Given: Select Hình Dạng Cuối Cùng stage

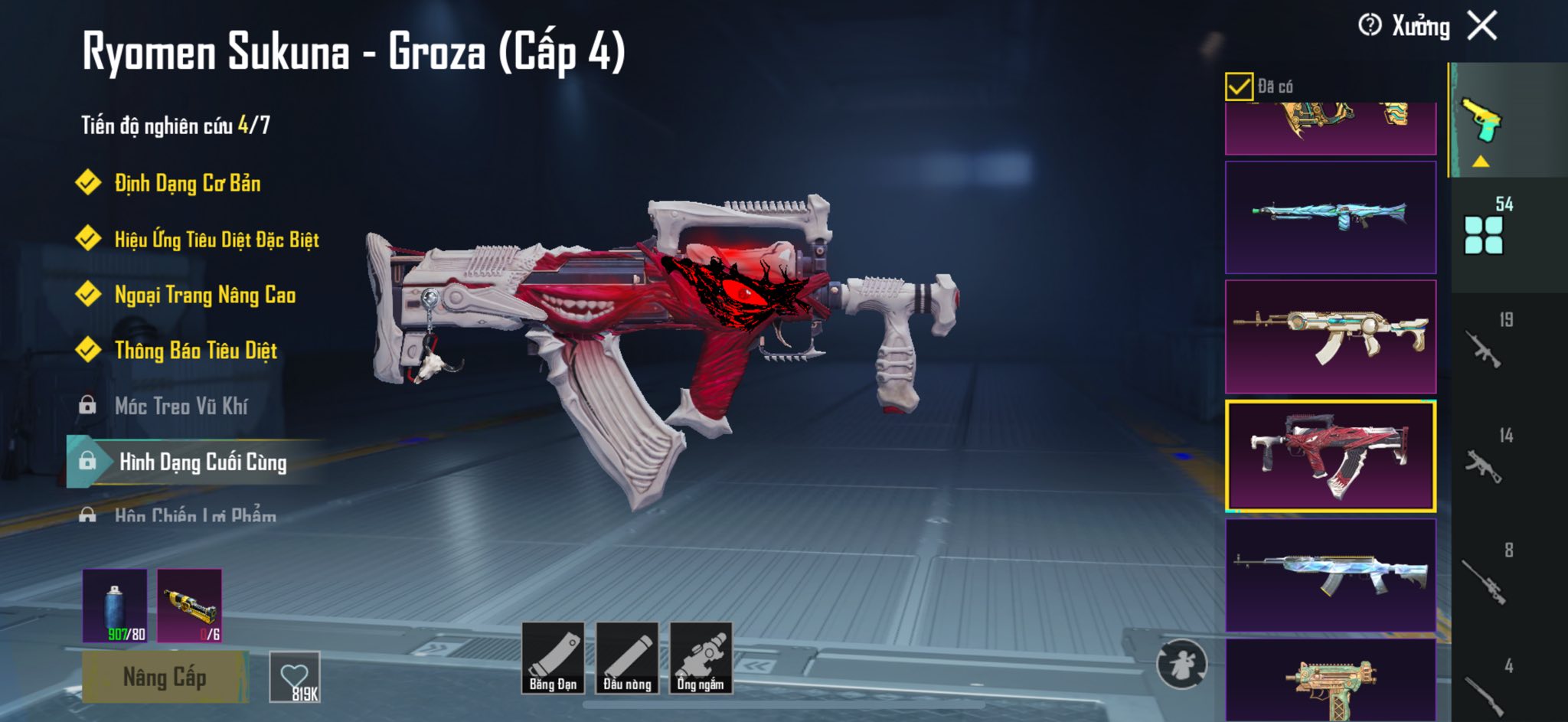Looking at the screenshot, I should [x=202, y=462].
